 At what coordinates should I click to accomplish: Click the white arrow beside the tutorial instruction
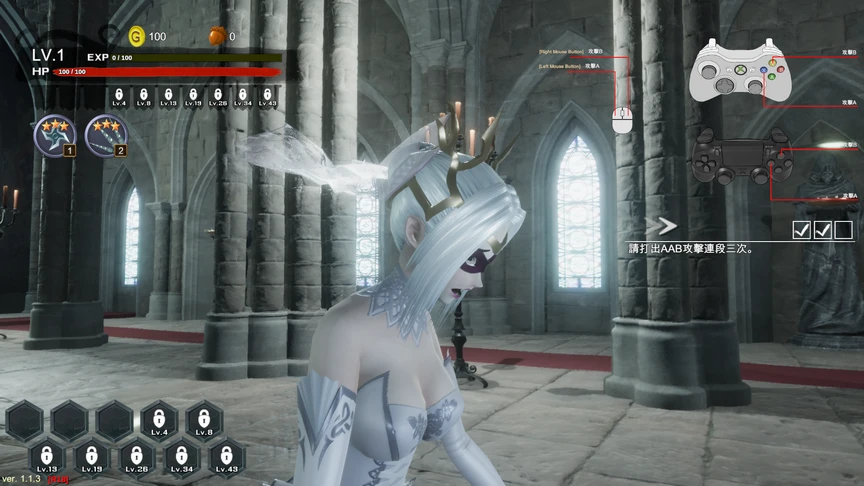(662, 227)
